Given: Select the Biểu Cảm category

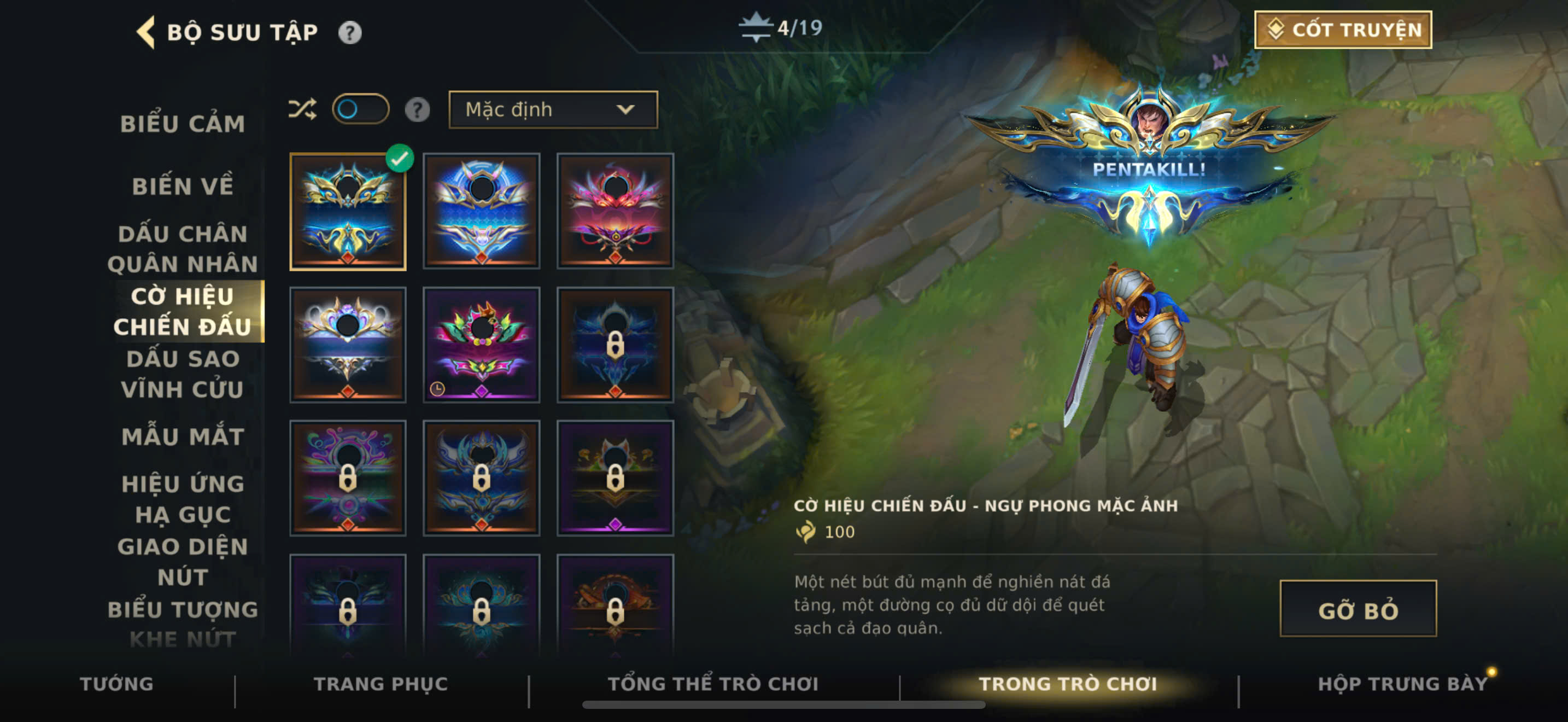Looking at the screenshot, I should click(183, 124).
